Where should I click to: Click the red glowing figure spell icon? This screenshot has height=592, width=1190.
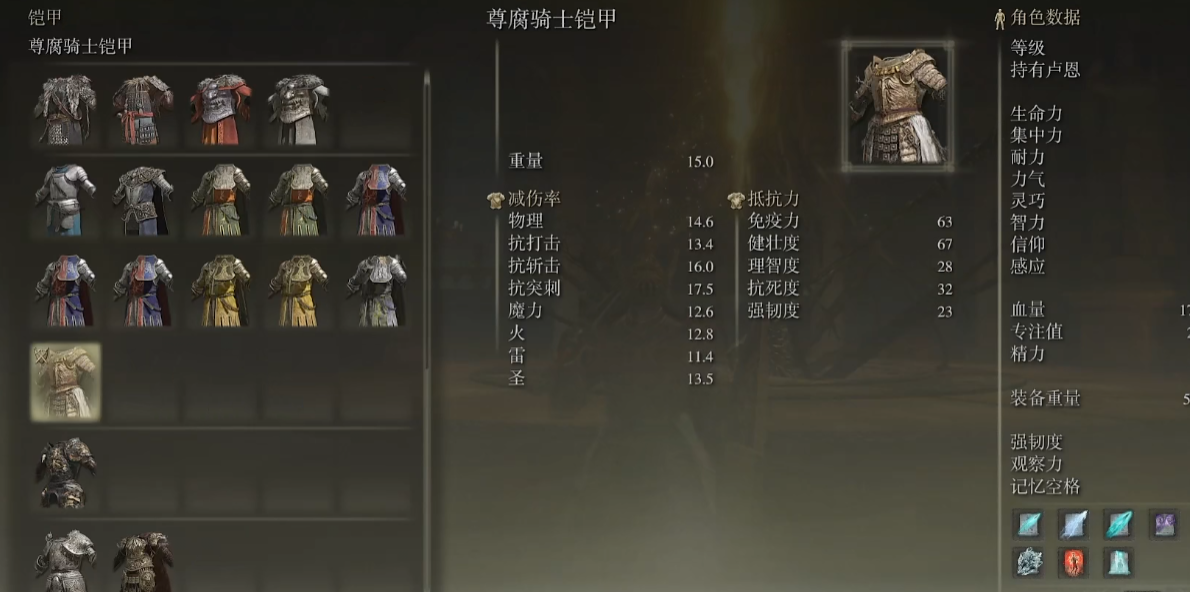point(1073,561)
